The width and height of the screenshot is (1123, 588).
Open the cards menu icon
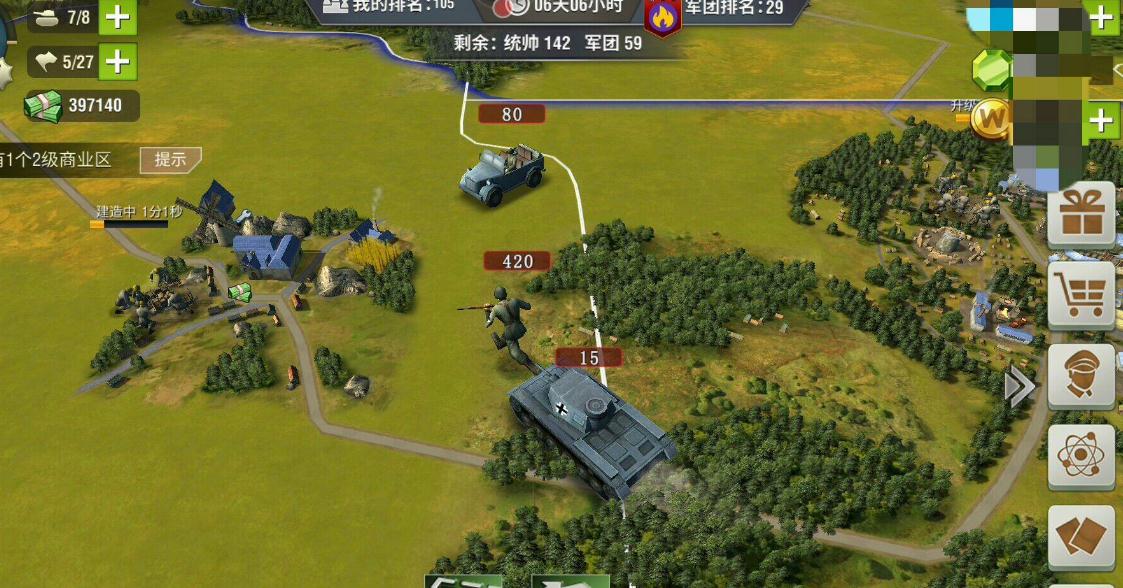coord(1081,535)
